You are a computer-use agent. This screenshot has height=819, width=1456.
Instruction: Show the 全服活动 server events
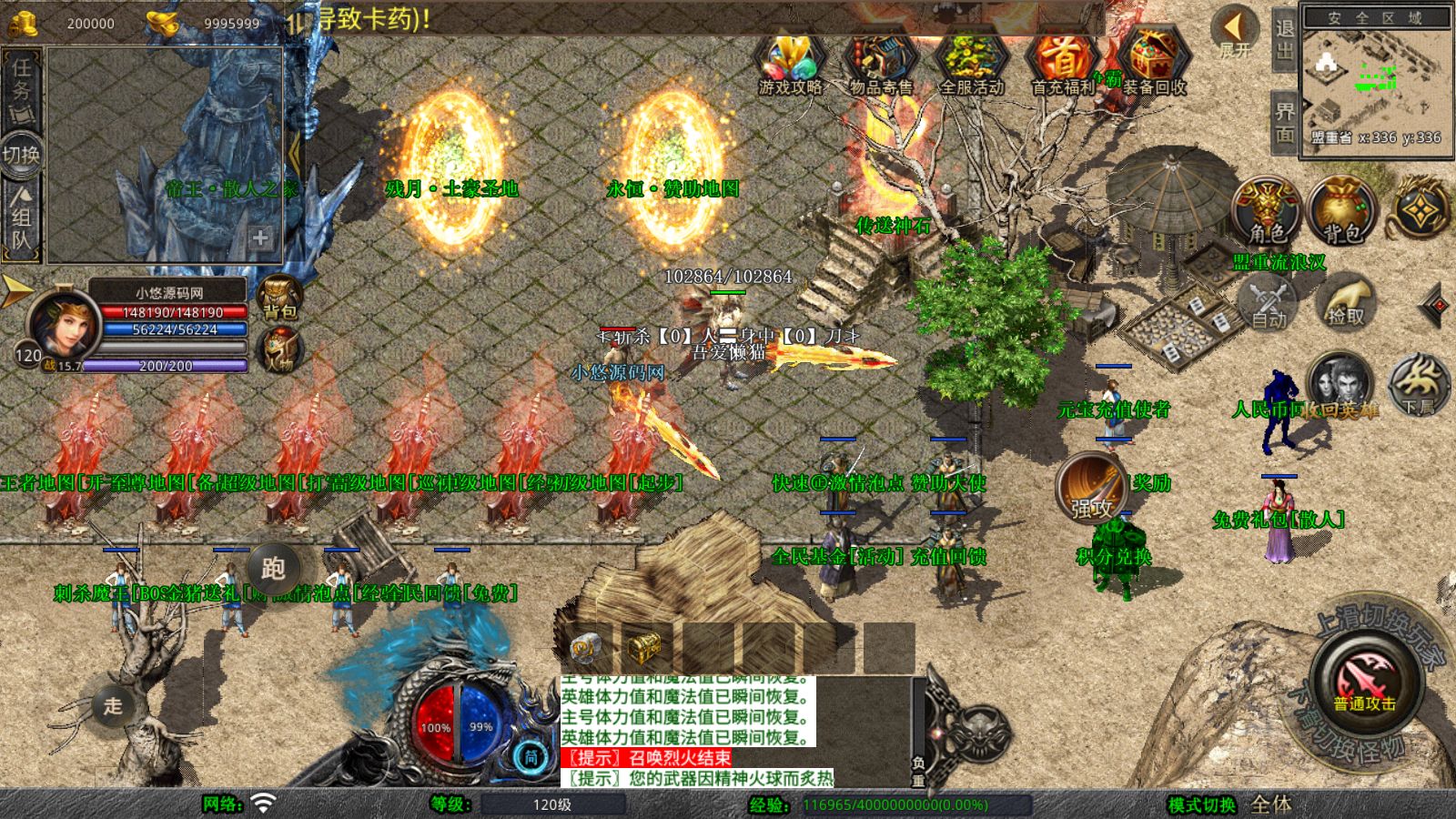point(971,62)
